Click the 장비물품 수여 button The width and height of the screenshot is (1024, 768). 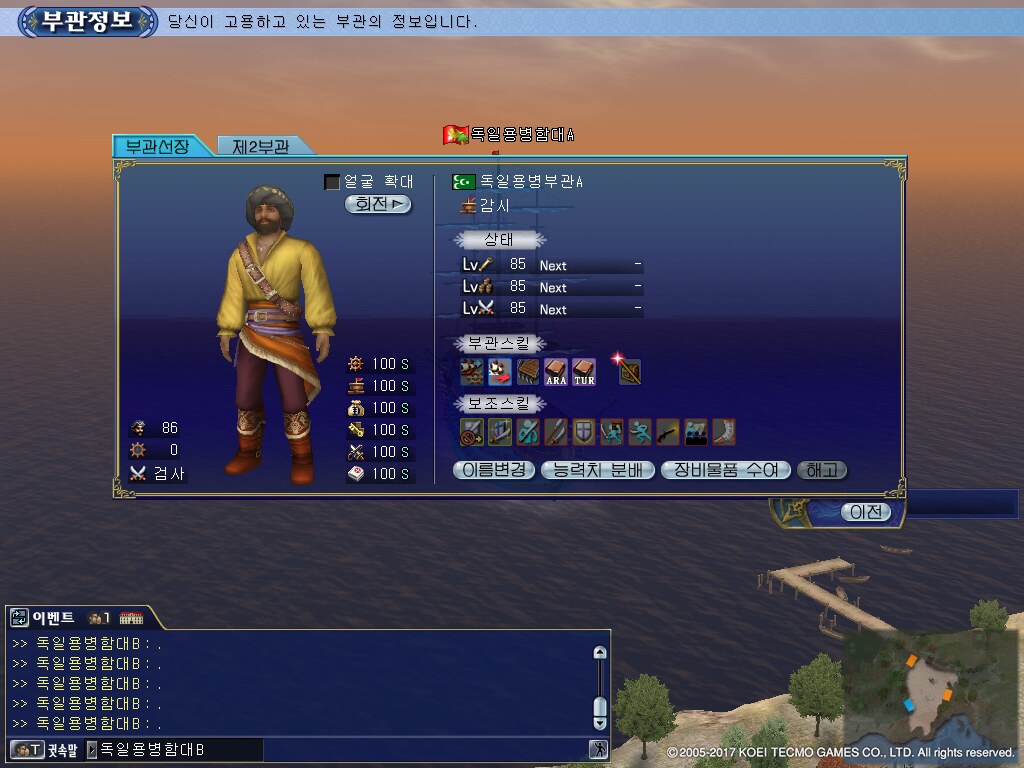(726, 470)
